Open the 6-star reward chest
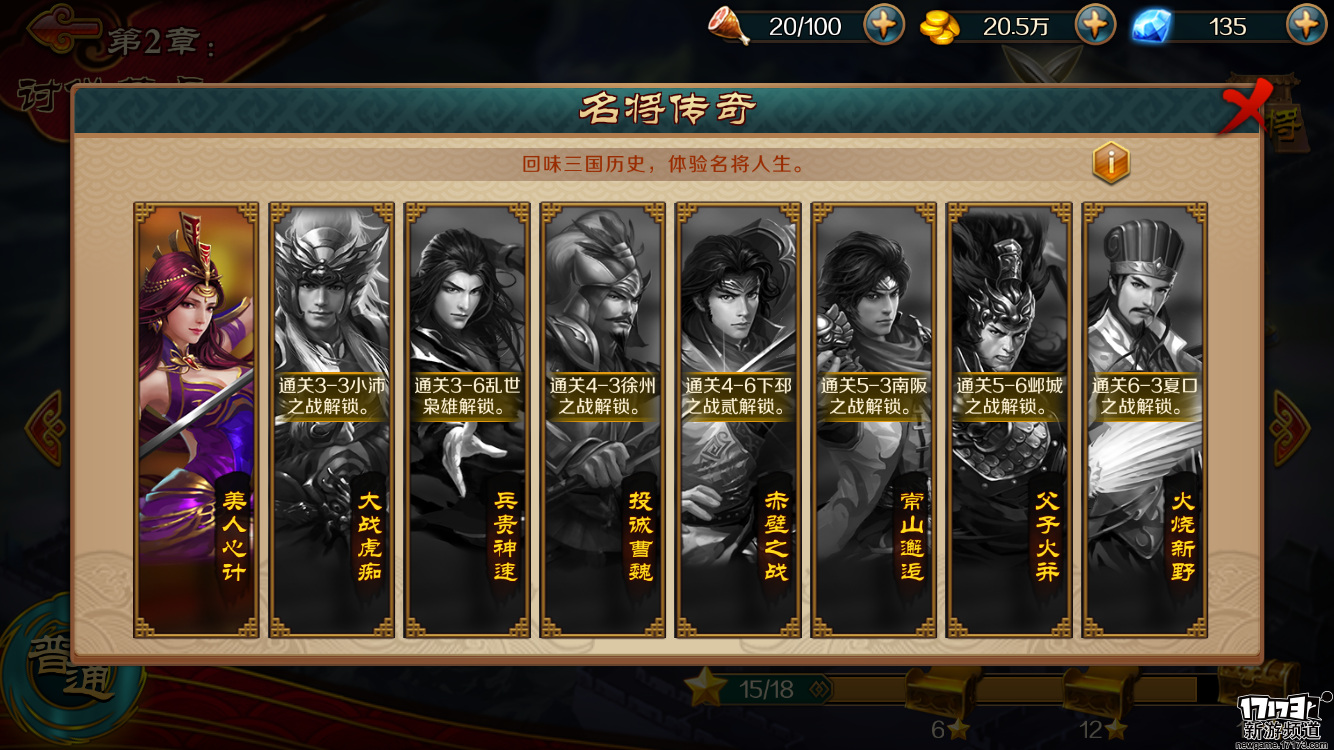1334x750 pixels. pyautogui.click(x=938, y=692)
